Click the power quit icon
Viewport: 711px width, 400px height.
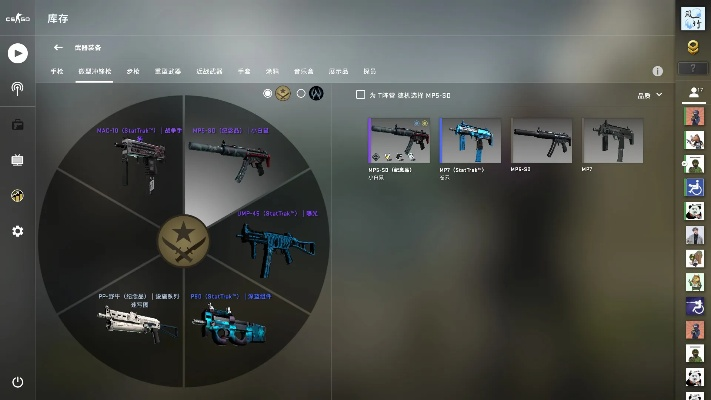click(x=17, y=382)
